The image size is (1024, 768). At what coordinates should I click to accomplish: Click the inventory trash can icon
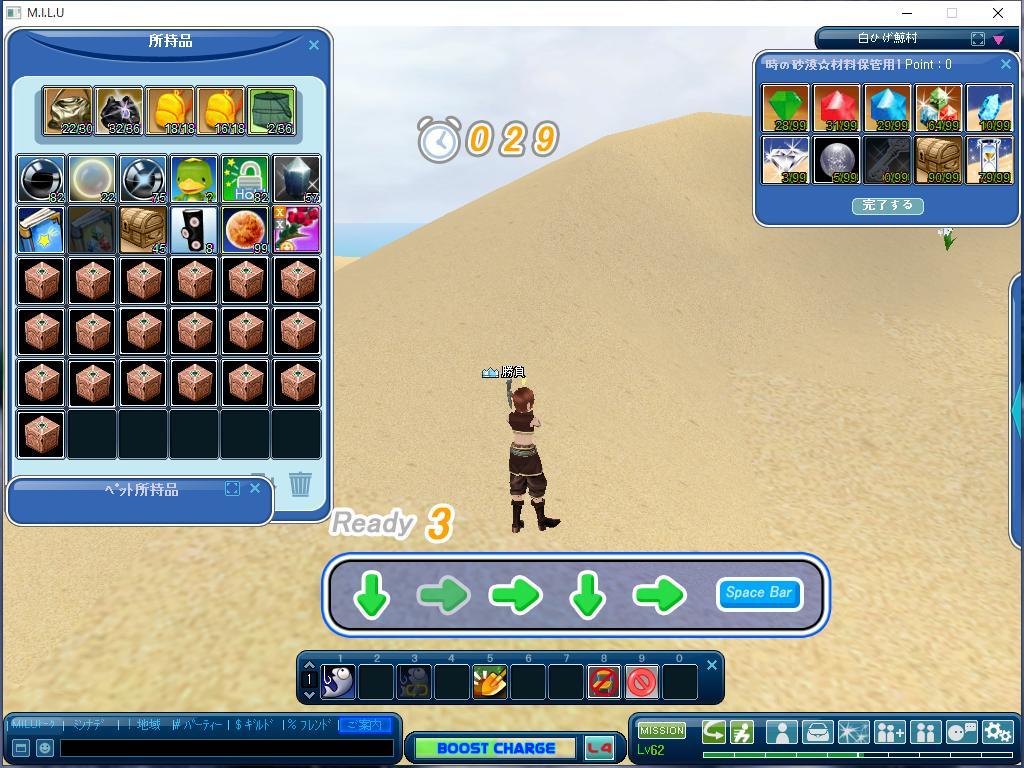coord(300,485)
